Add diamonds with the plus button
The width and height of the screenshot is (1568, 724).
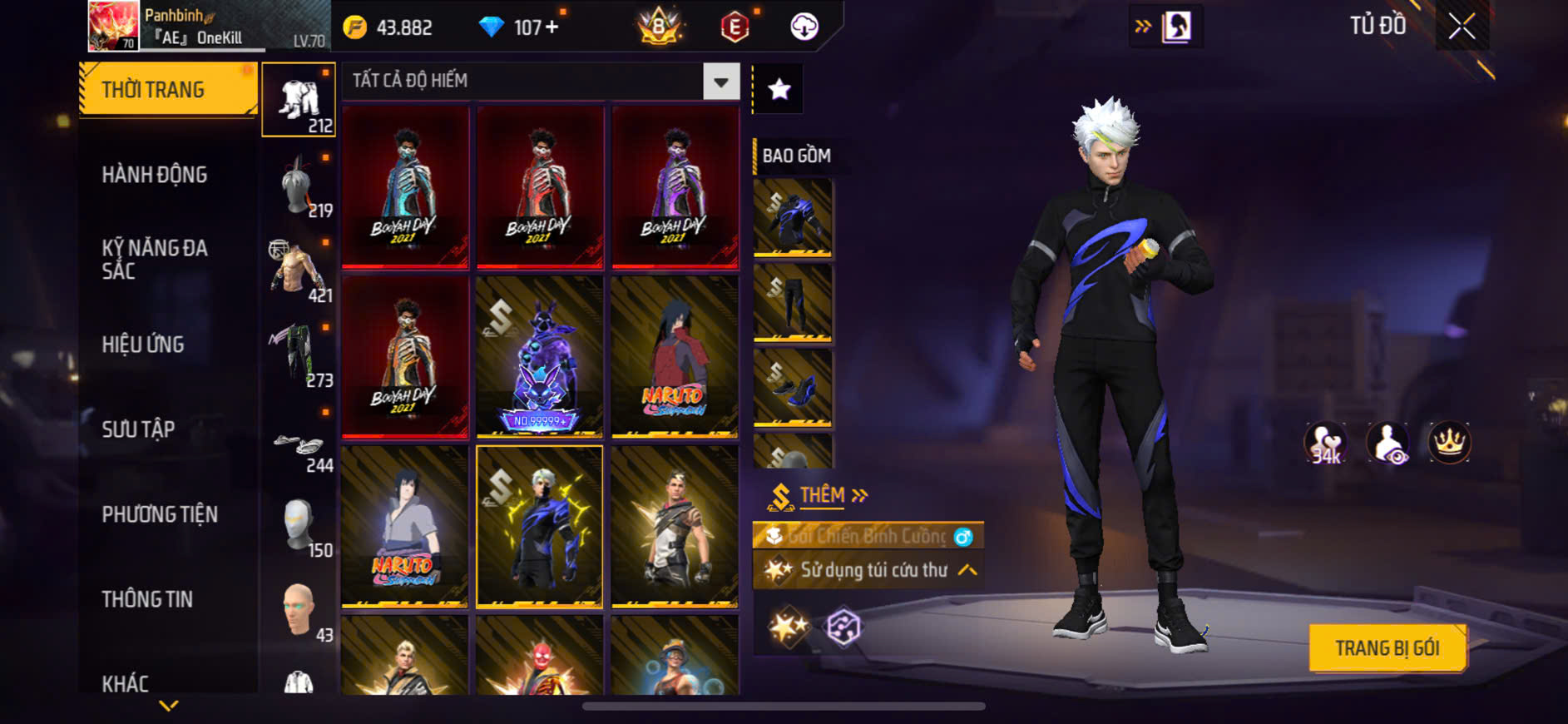tap(552, 27)
